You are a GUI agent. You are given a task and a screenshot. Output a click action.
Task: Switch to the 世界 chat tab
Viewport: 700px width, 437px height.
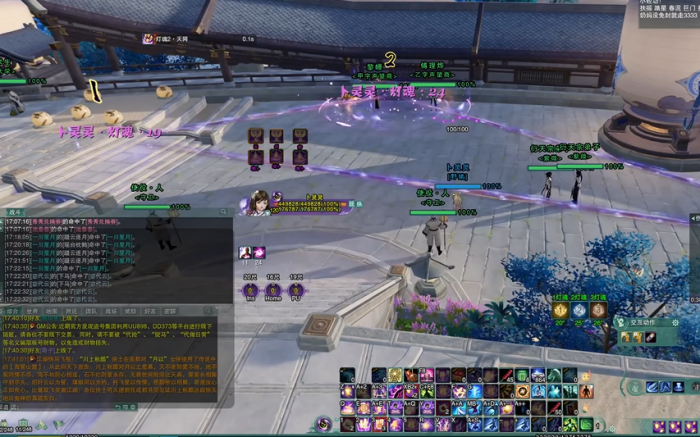[32, 311]
